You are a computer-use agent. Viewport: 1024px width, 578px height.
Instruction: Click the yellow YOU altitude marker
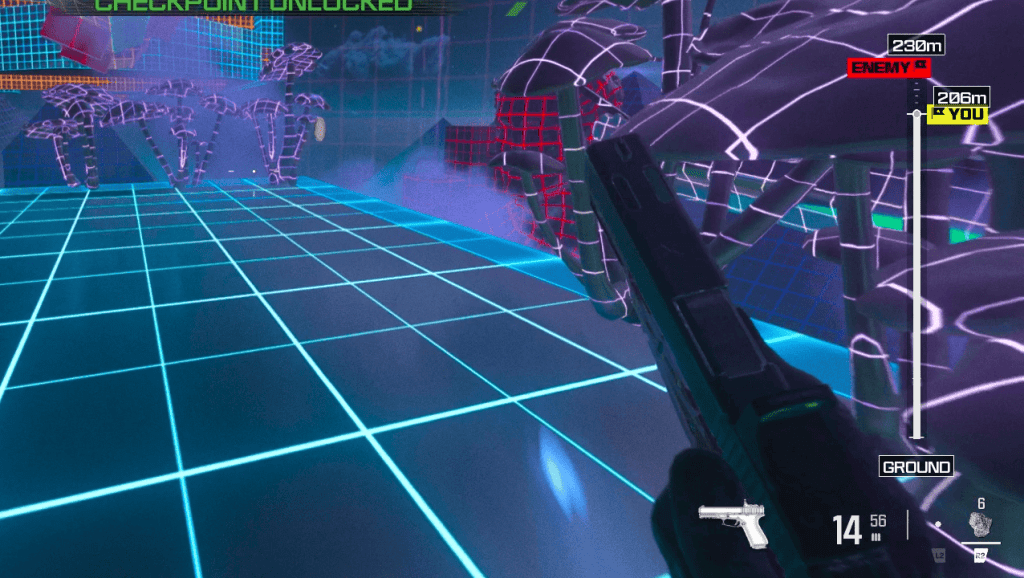[x=960, y=114]
